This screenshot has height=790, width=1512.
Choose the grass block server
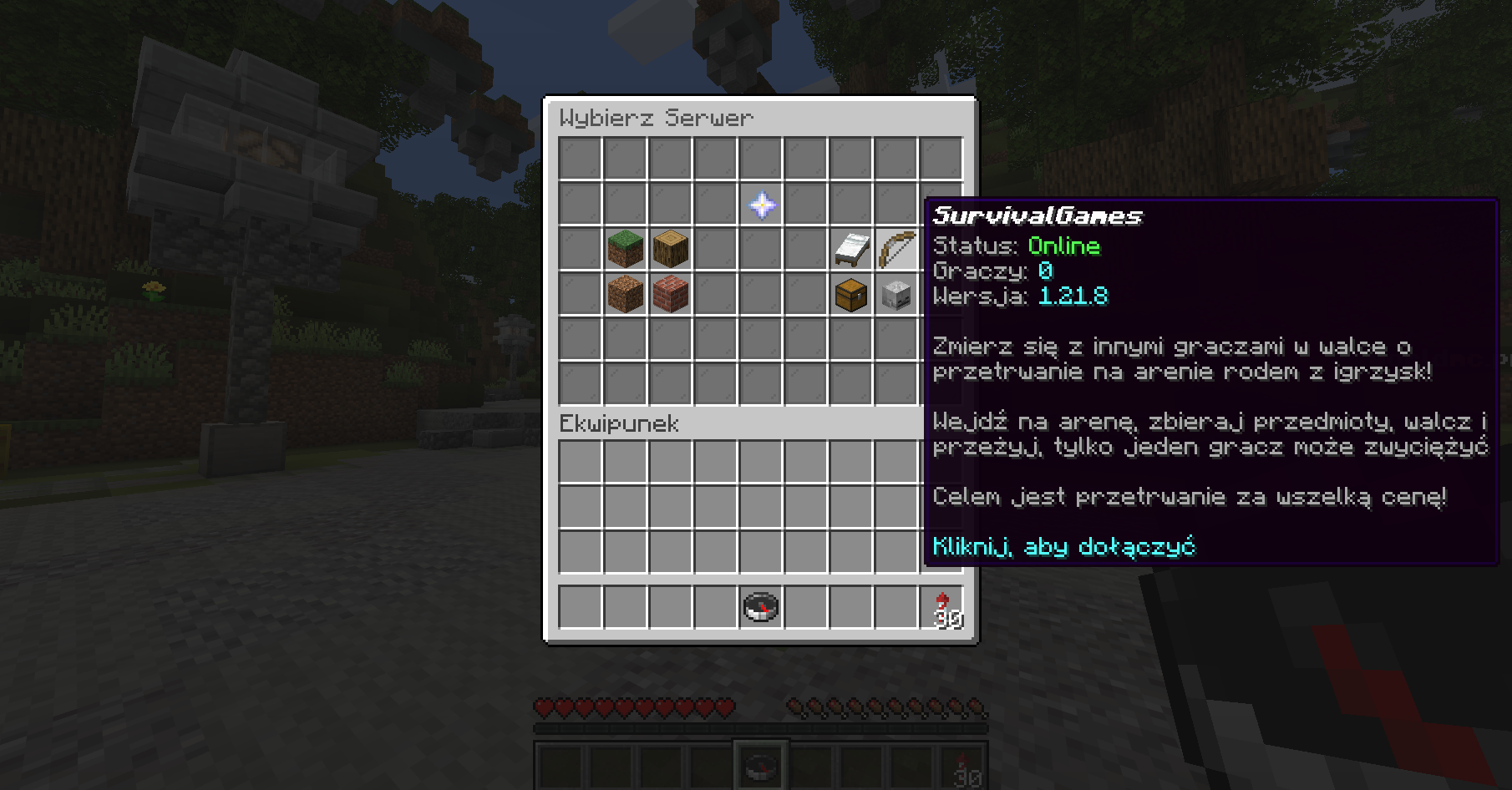tap(626, 249)
